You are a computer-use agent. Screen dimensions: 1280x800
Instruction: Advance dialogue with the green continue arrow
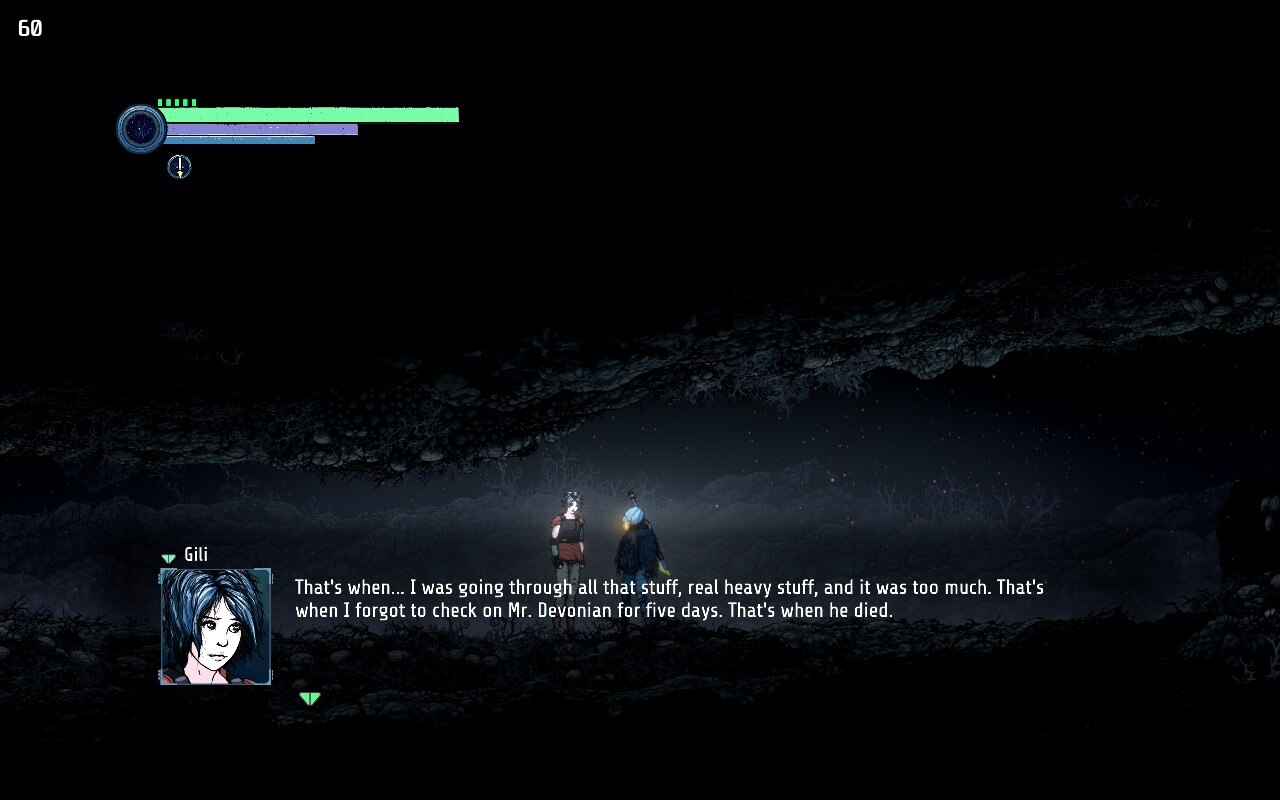(x=310, y=699)
